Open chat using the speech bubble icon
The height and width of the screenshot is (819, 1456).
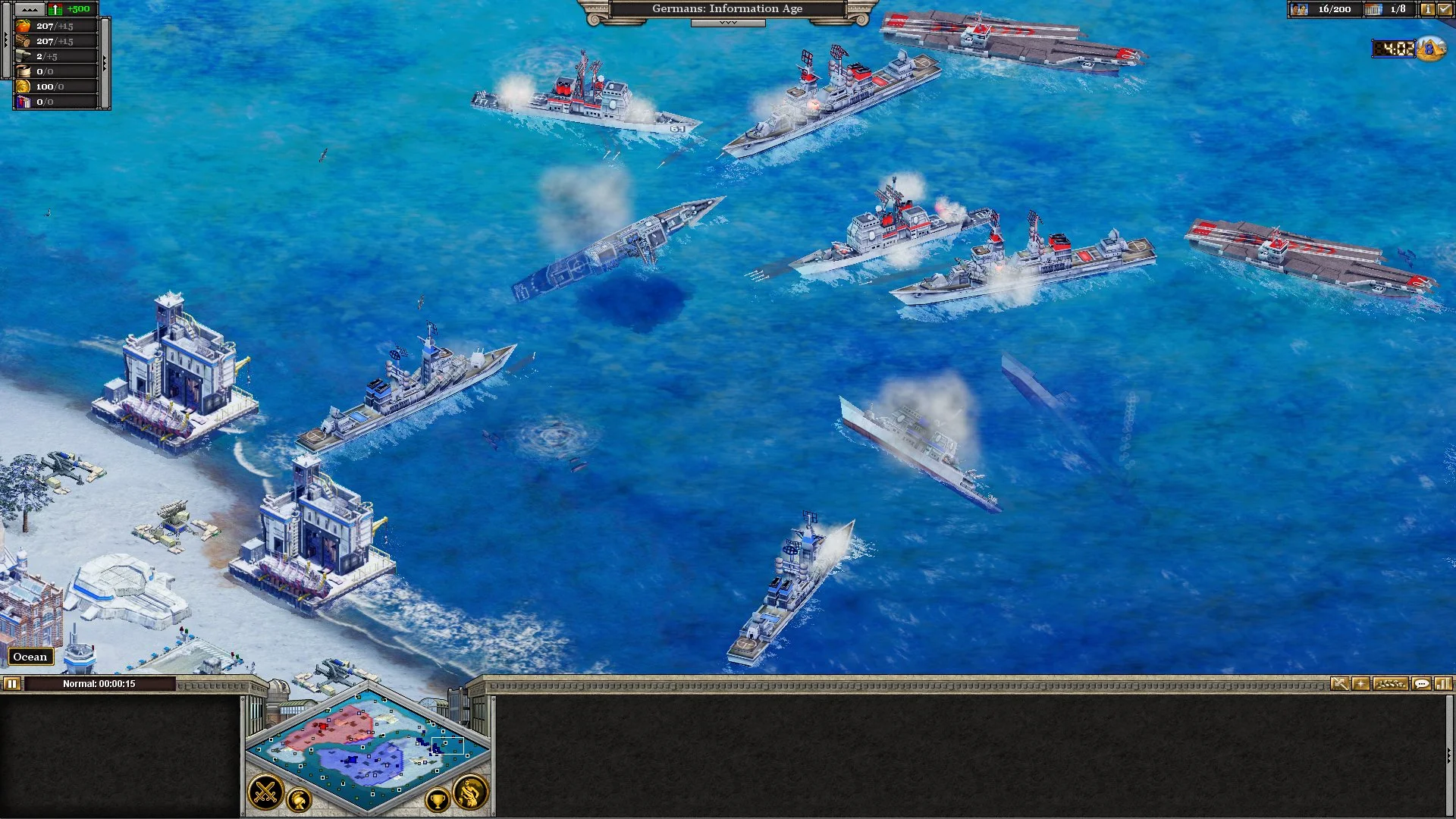coord(1421,685)
